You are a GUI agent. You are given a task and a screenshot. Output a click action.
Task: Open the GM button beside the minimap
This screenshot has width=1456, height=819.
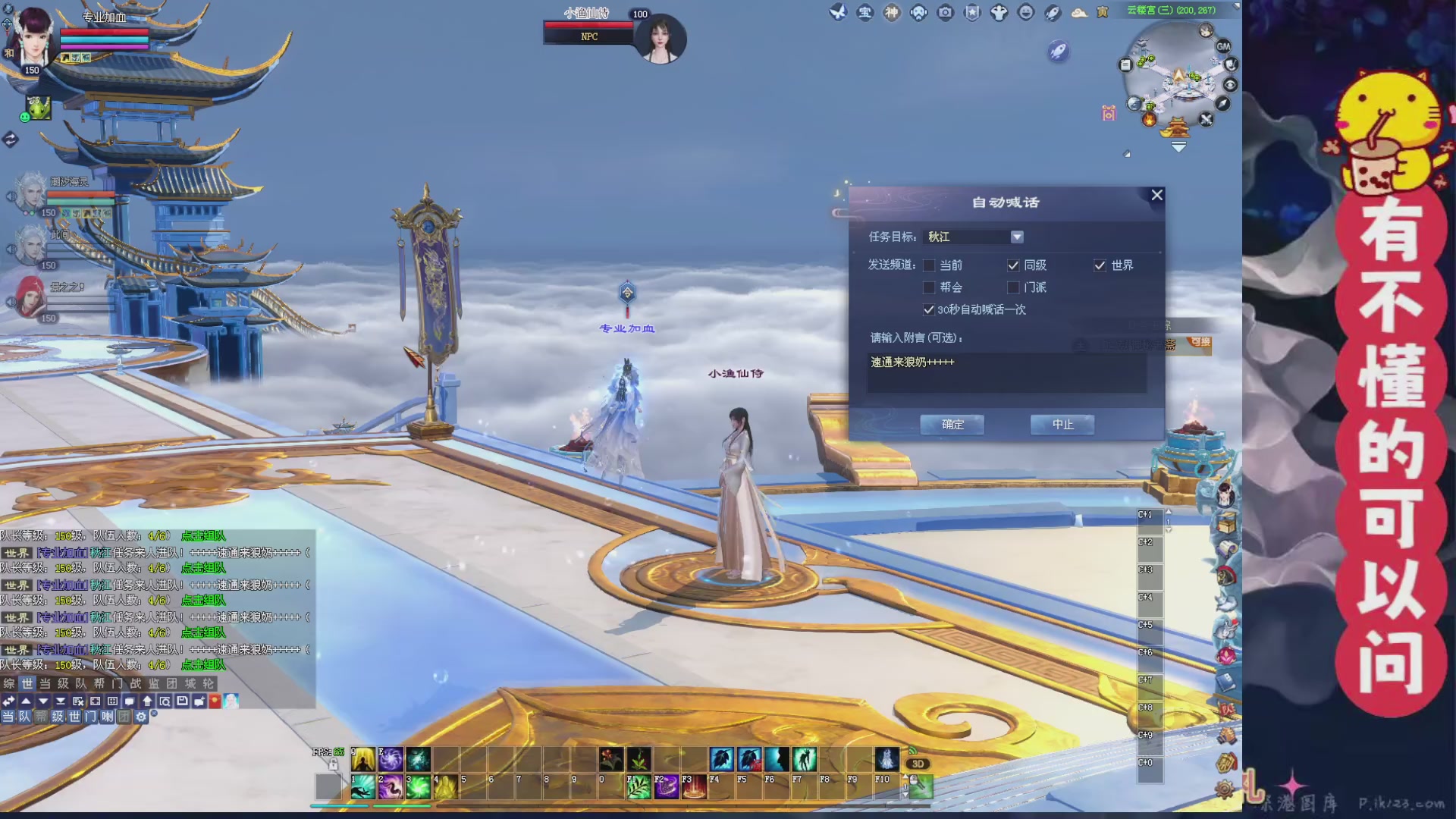click(1223, 47)
